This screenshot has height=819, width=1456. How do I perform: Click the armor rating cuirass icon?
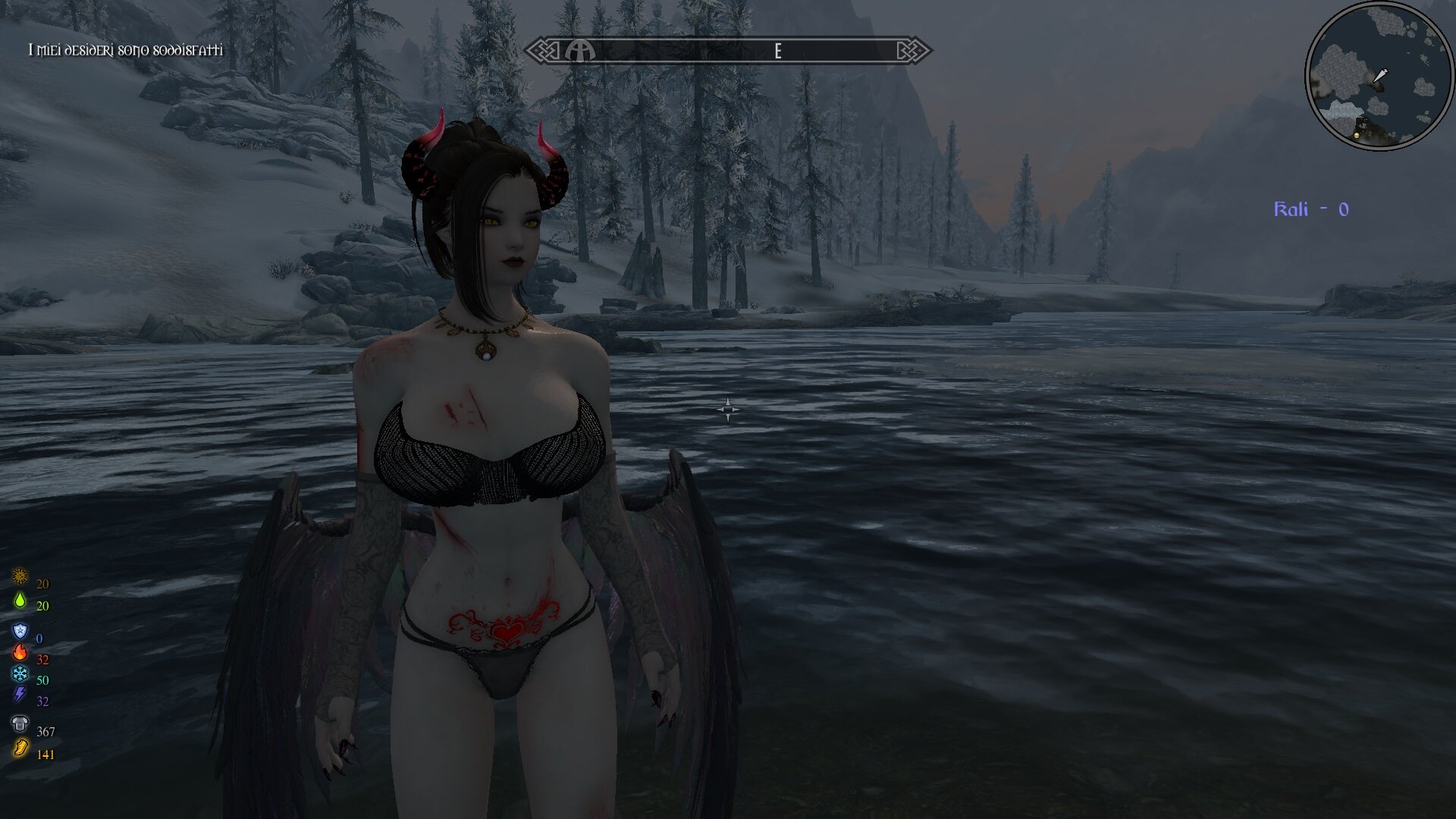[20, 724]
